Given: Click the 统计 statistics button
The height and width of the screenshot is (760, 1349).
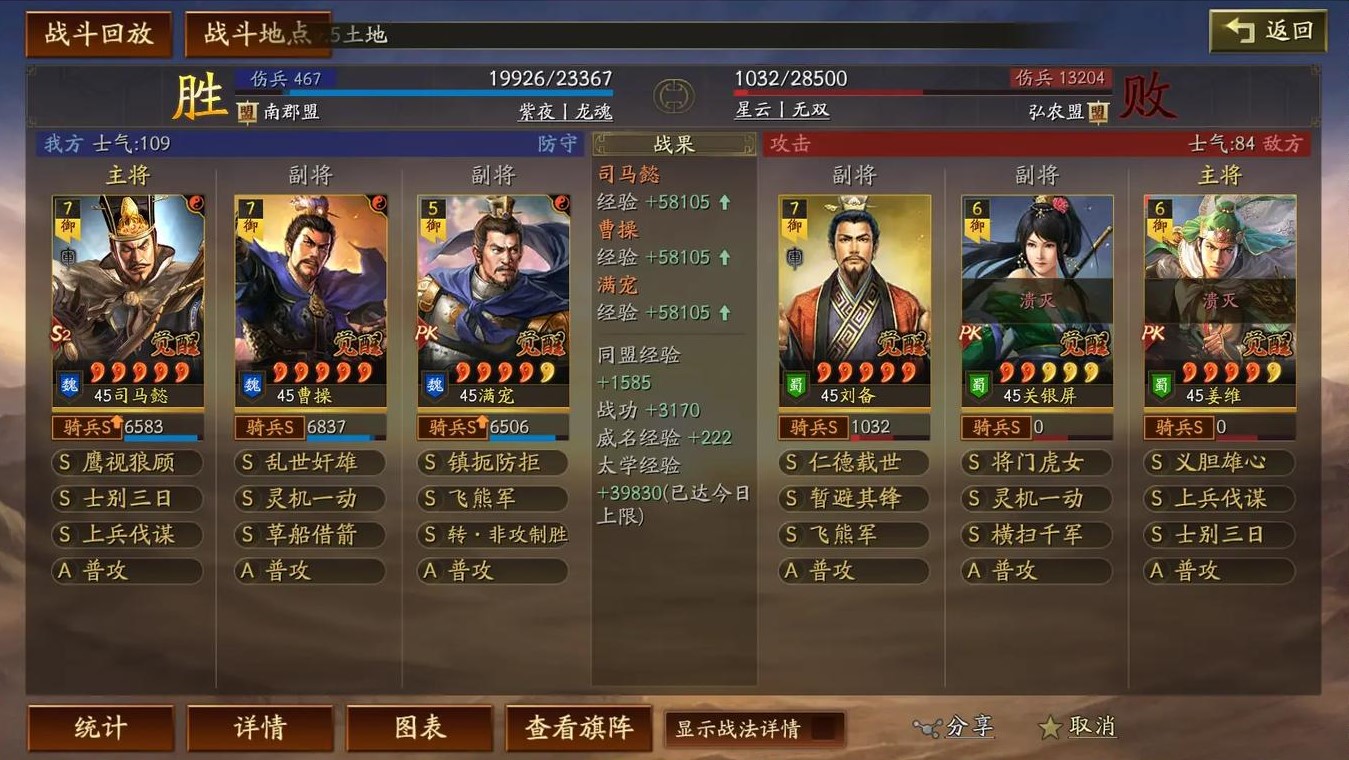Looking at the screenshot, I should (x=100, y=728).
